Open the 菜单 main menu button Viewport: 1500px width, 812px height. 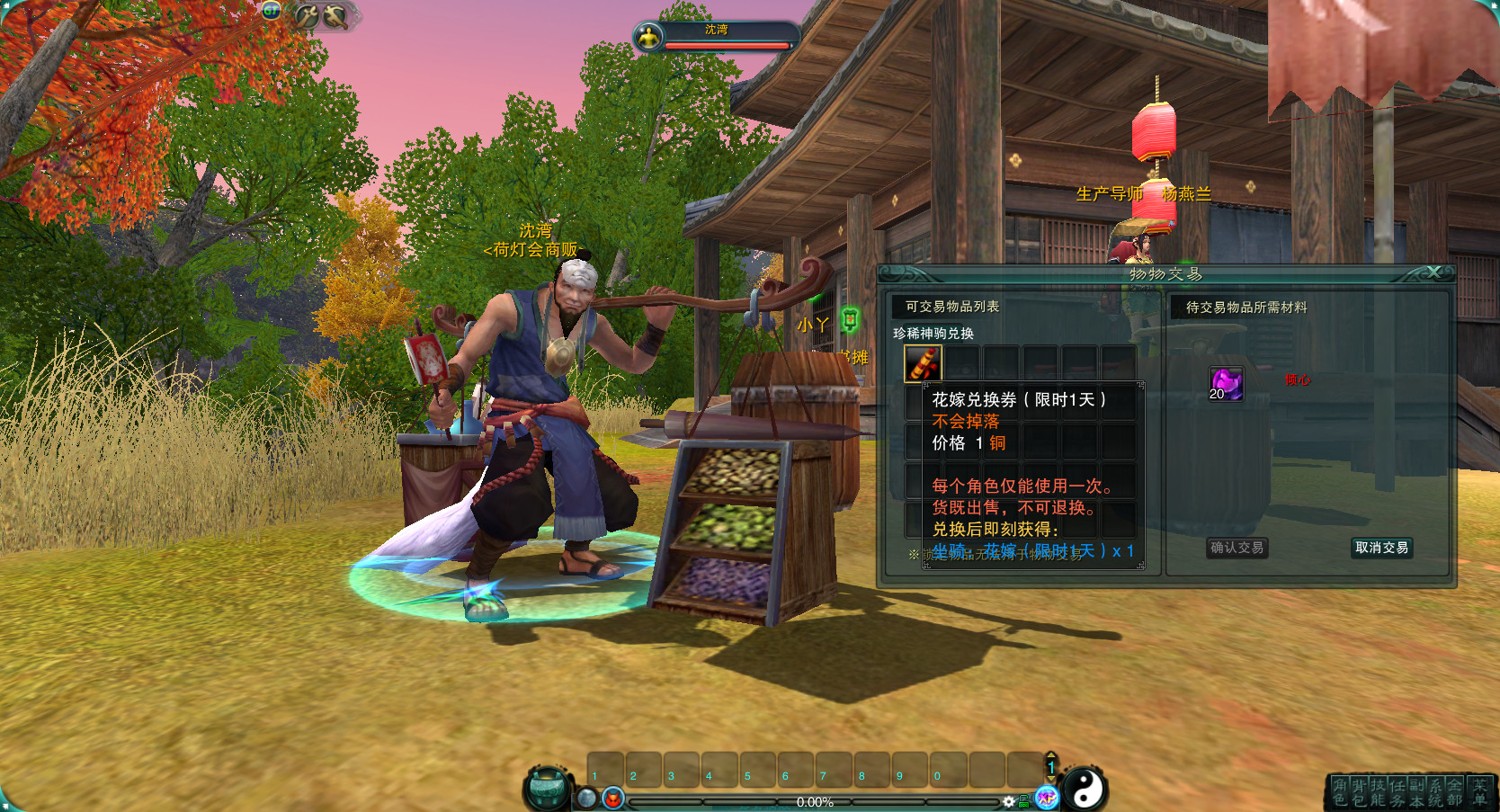click(x=1479, y=792)
